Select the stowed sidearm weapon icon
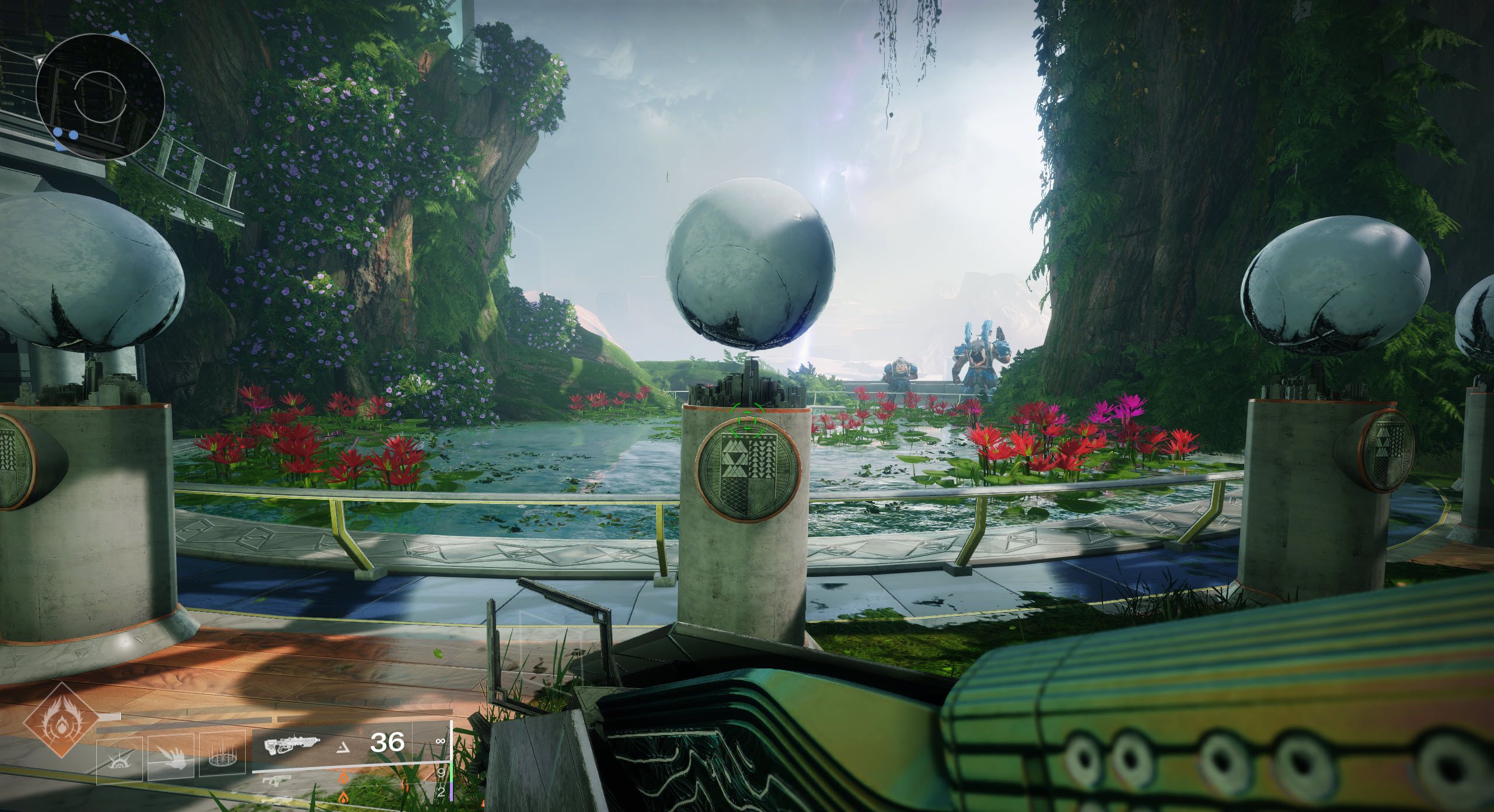1494x812 pixels. coord(276,781)
